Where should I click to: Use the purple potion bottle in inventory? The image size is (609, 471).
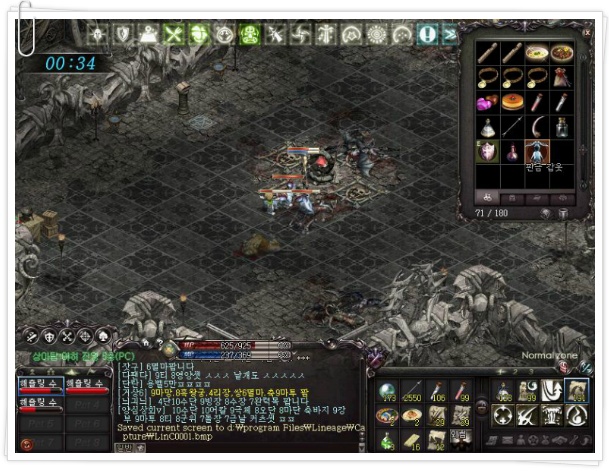point(513,153)
